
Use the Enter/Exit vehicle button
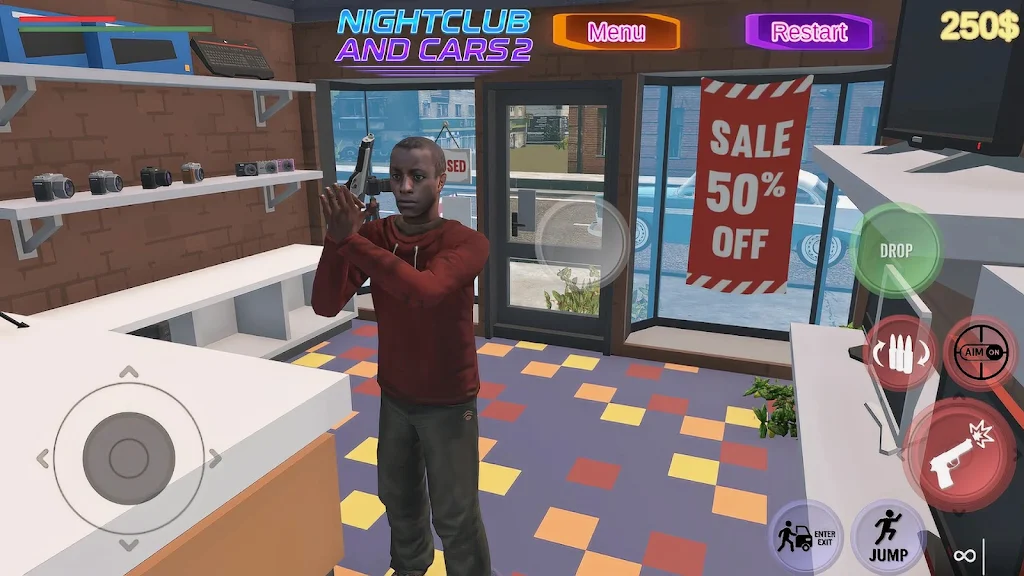806,537
